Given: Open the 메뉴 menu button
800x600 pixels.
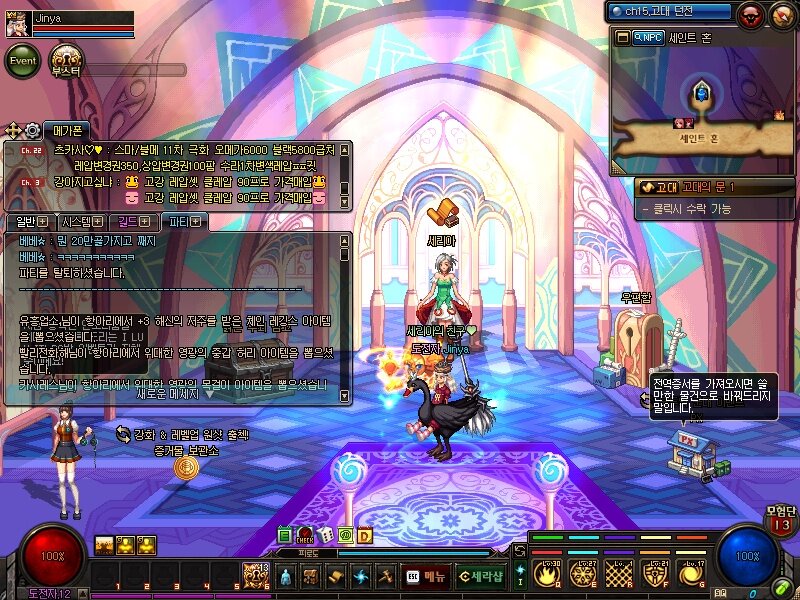Looking at the screenshot, I should click(426, 576).
